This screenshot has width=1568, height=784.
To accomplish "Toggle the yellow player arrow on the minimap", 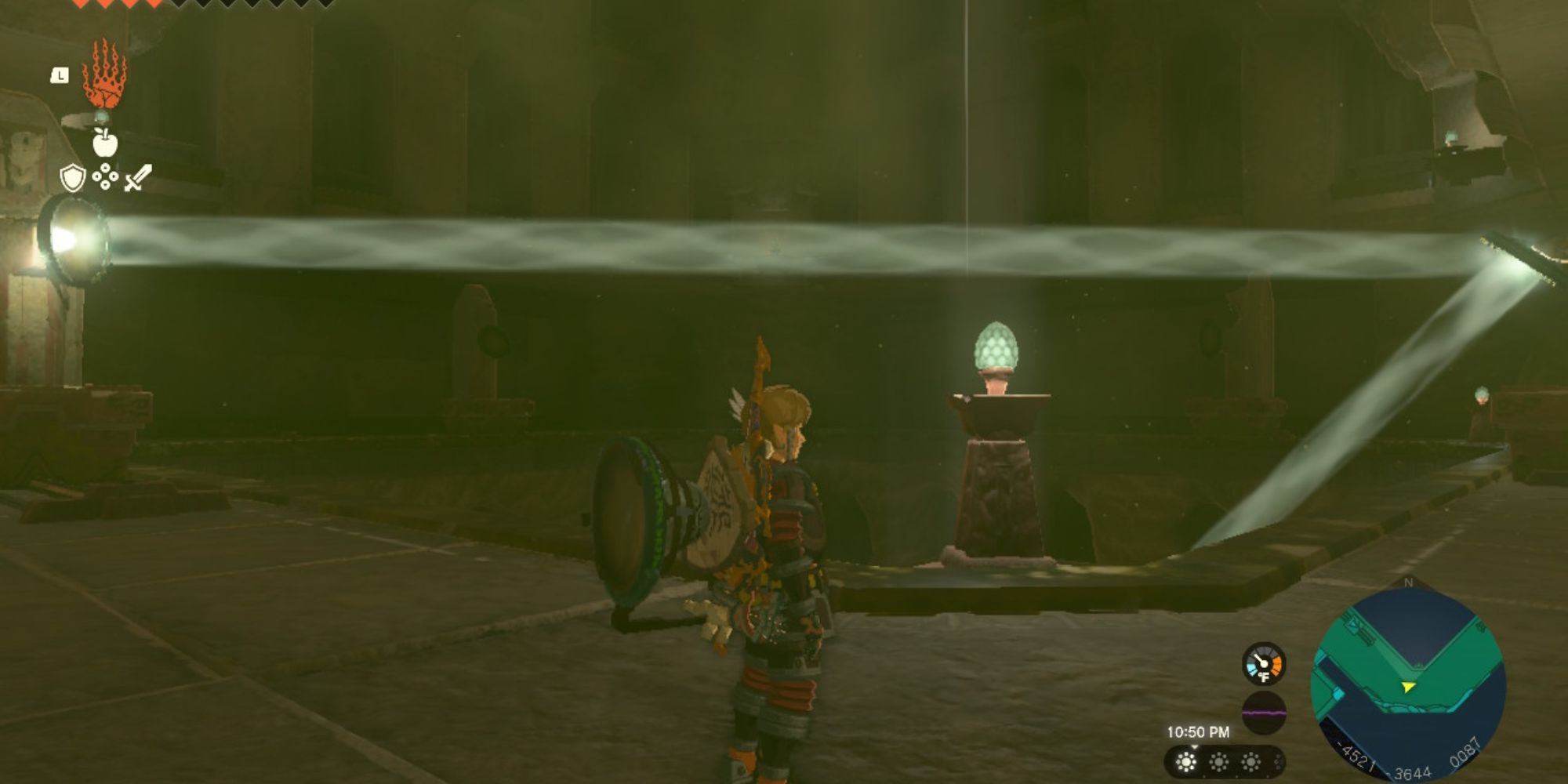I will (1409, 687).
